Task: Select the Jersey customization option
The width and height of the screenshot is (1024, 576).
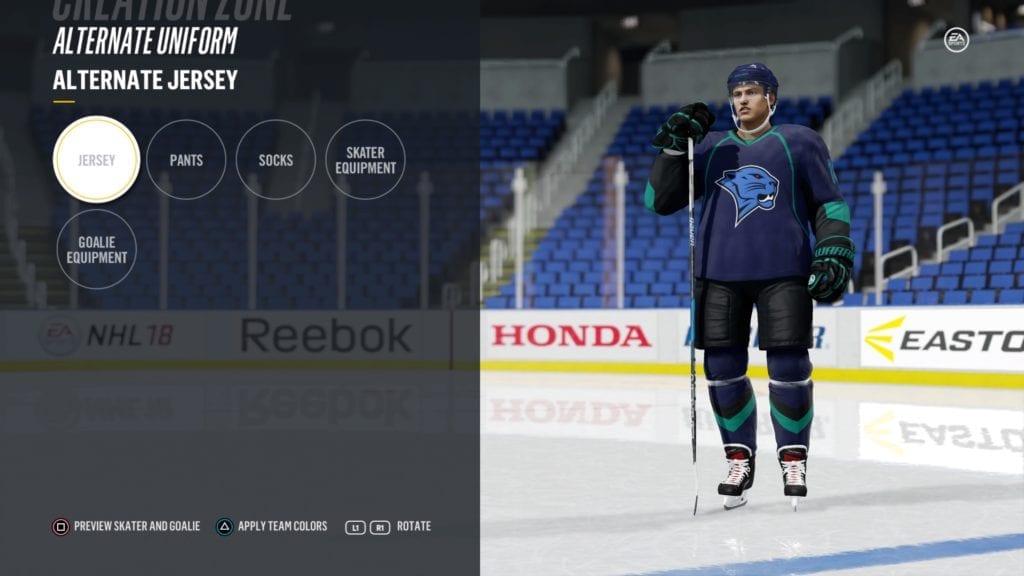Action: 96,160
